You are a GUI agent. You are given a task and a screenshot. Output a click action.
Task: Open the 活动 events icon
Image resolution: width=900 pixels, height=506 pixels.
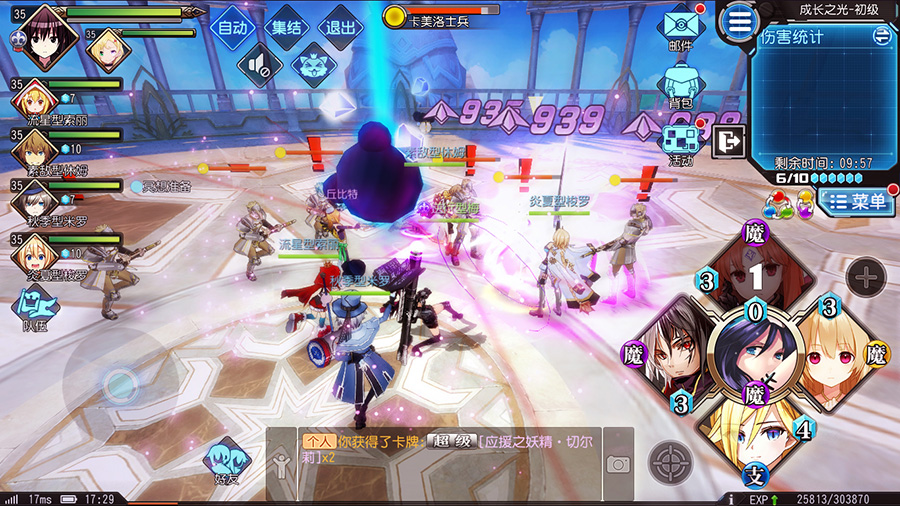pos(681,141)
